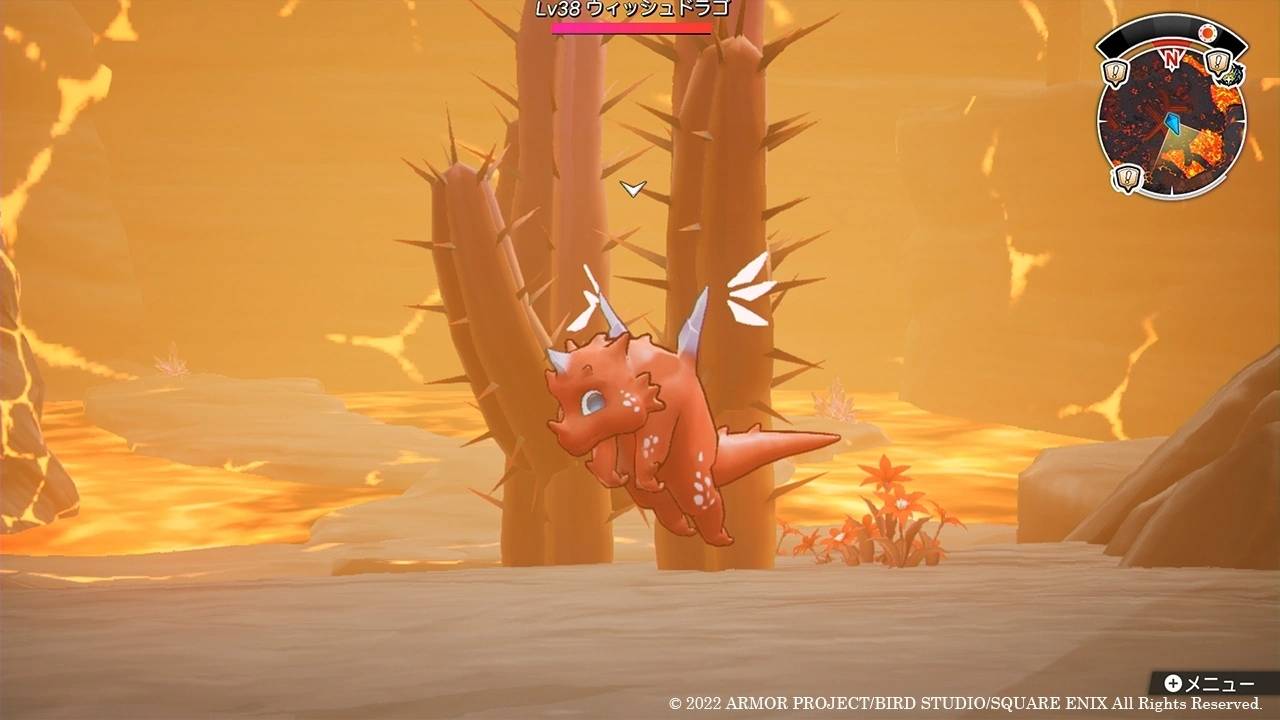Click the red N compass indicator
The image size is (1280, 720).
point(1171,58)
